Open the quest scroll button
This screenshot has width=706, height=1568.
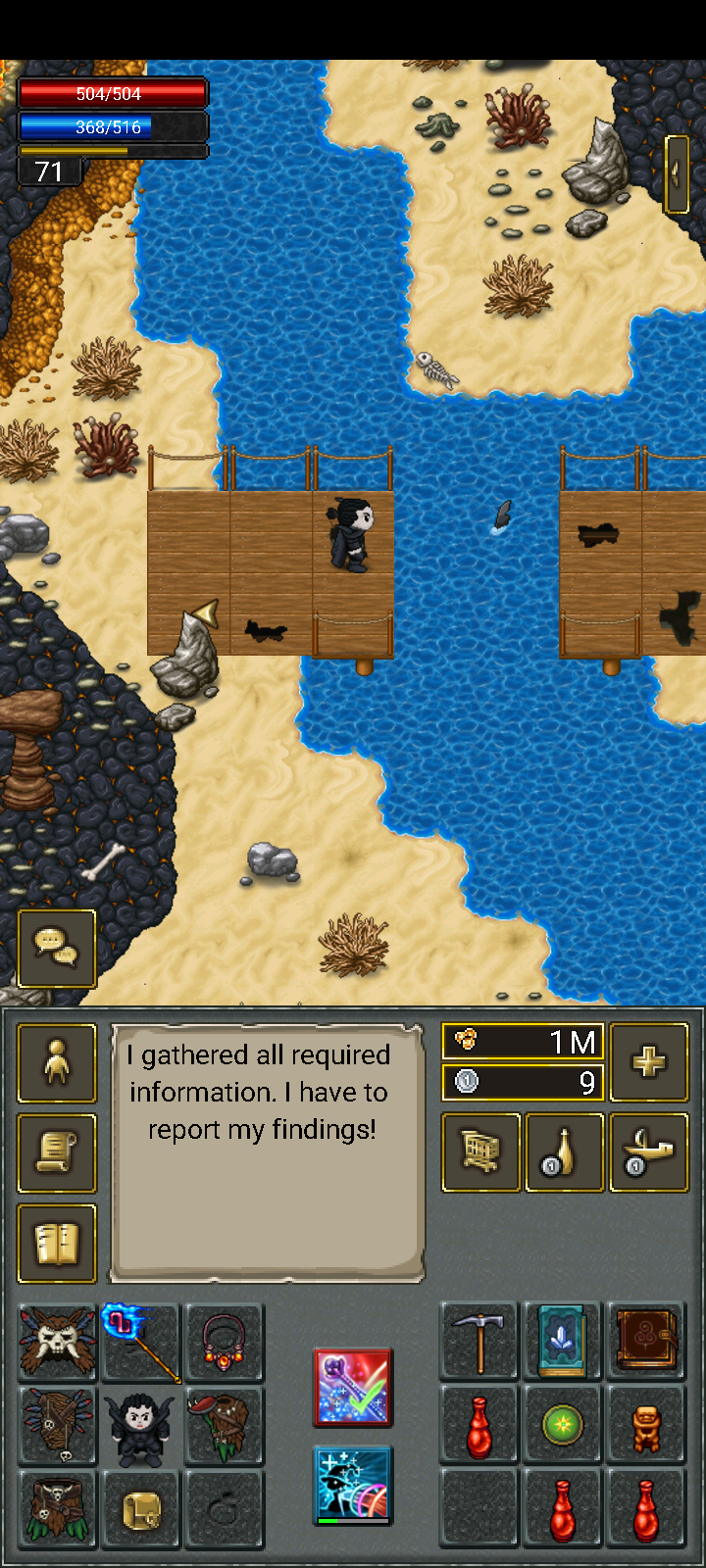coord(57,1153)
